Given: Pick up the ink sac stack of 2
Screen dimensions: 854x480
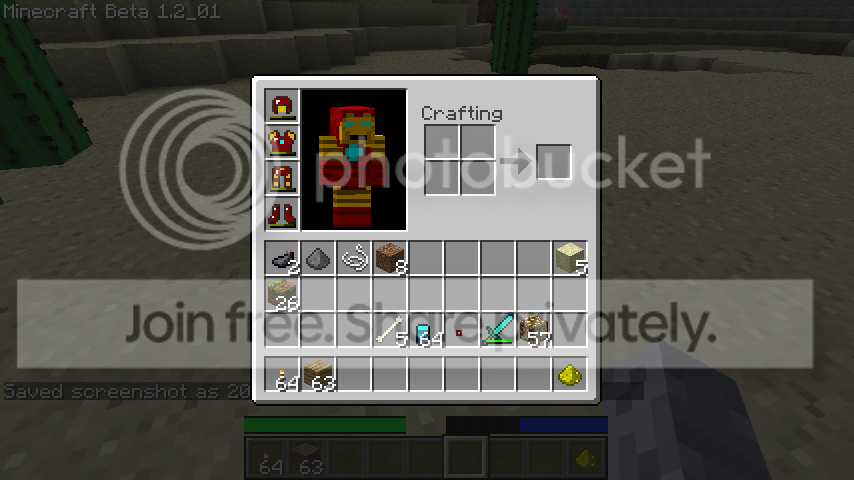Looking at the screenshot, I should [282, 259].
